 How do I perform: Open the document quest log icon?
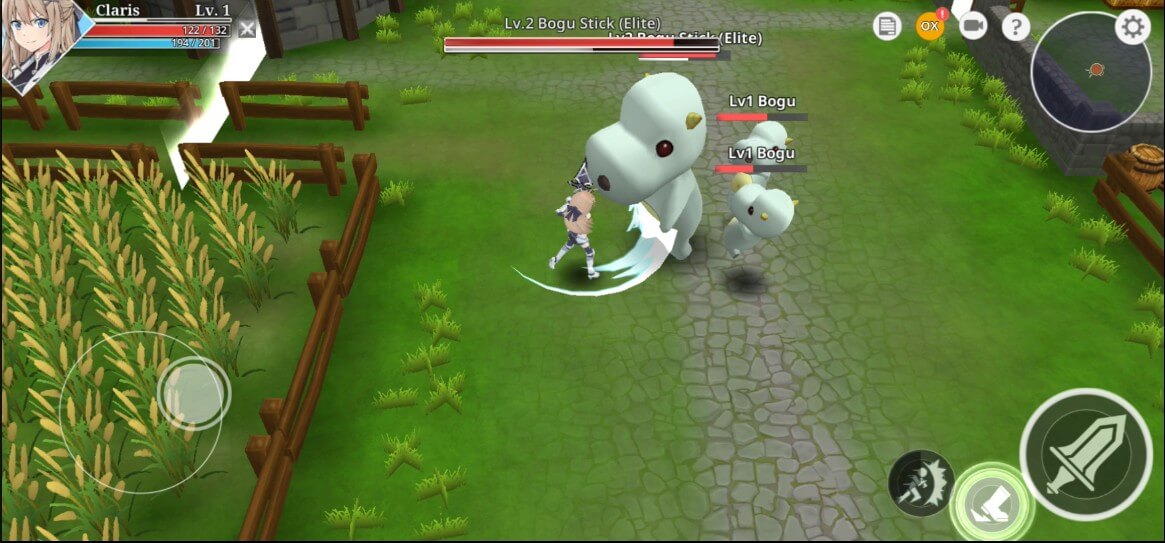pyautogui.click(x=887, y=27)
